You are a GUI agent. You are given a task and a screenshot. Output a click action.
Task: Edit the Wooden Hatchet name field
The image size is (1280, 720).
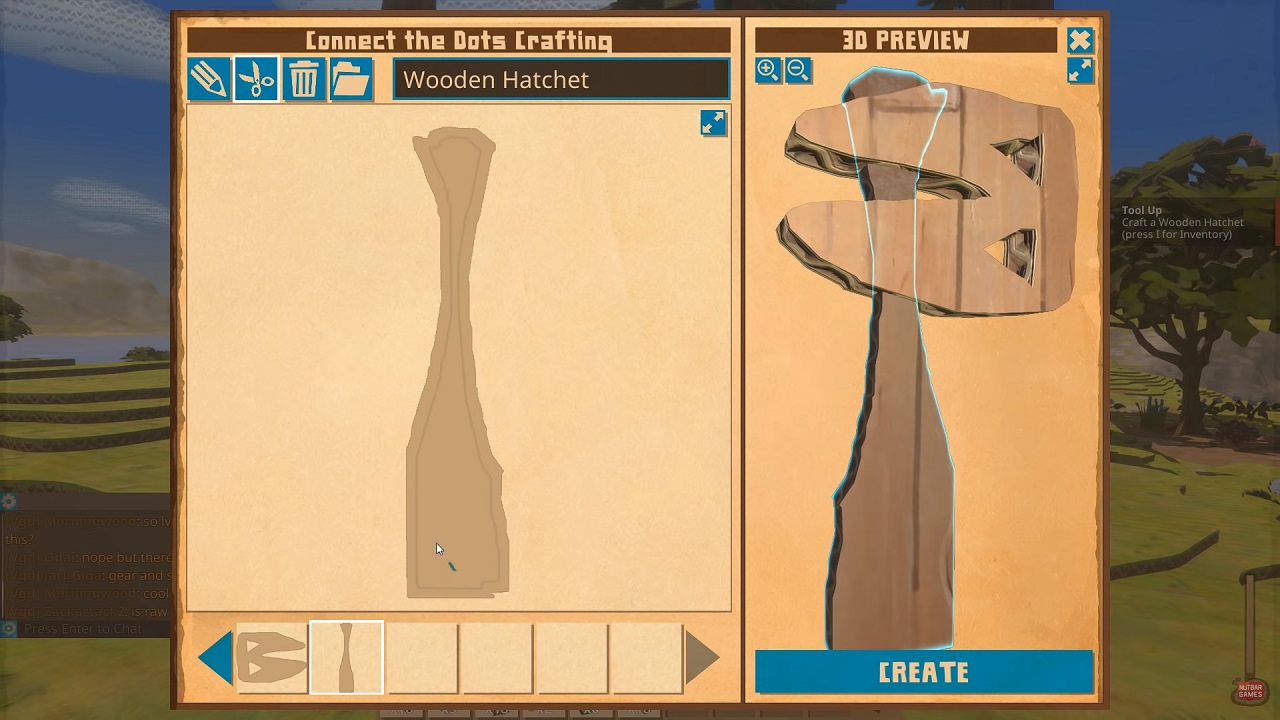pos(561,80)
